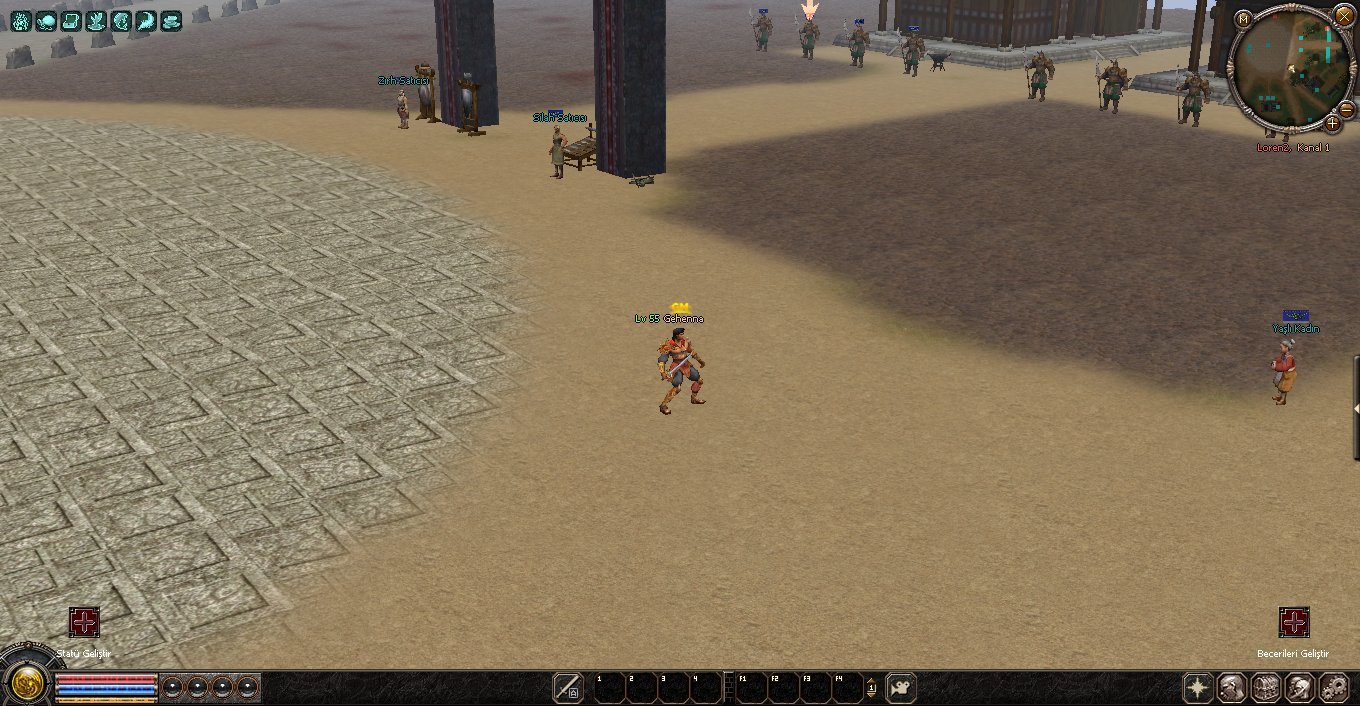Open system options with the gears icon
The width and height of the screenshot is (1360, 706).
coord(1334,687)
